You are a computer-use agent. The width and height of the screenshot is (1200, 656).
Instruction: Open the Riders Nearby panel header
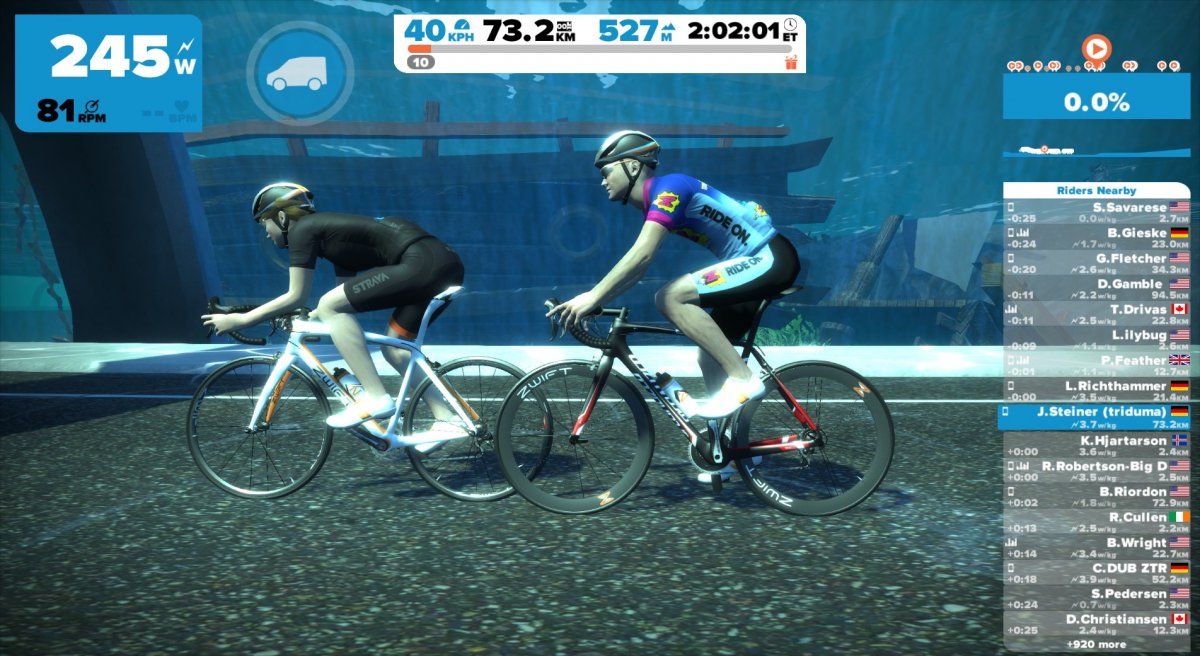click(1096, 190)
